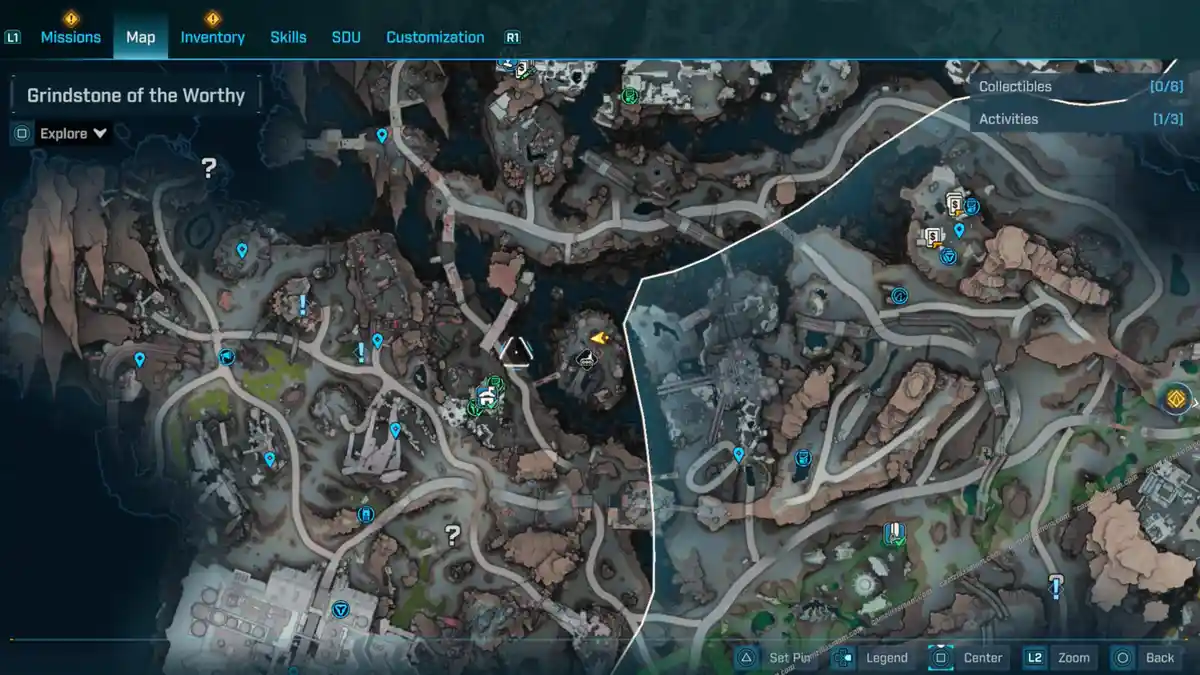Click the white player position arrow
The image size is (1200, 675).
[x=515, y=351]
